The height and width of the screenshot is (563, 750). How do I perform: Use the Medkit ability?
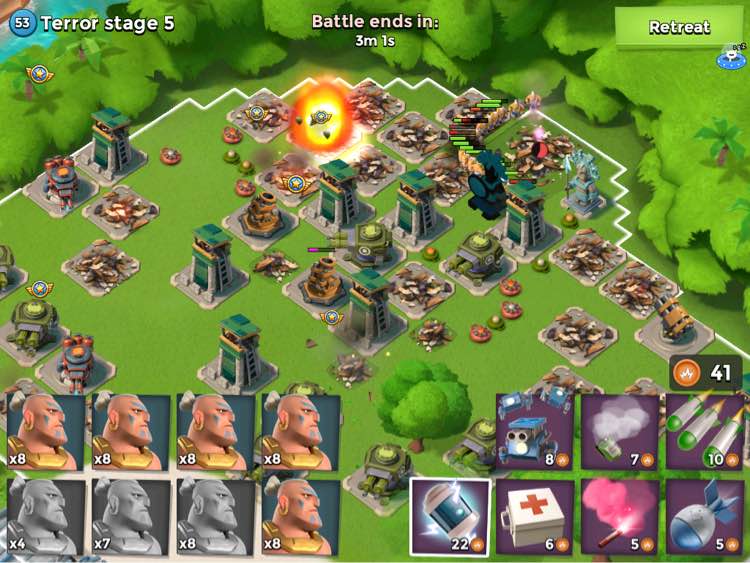(x=535, y=516)
